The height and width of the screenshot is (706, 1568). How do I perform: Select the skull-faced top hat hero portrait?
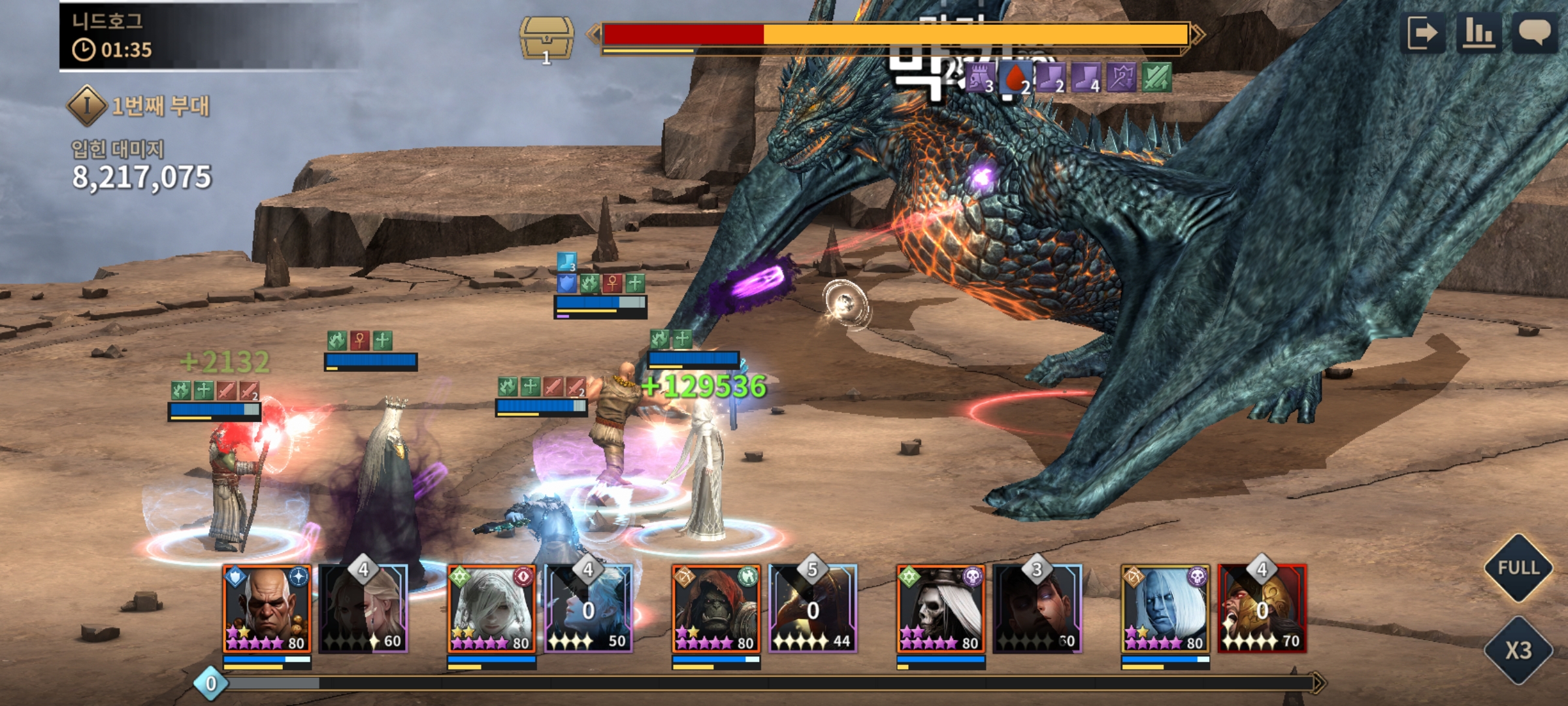click(941, 609)
